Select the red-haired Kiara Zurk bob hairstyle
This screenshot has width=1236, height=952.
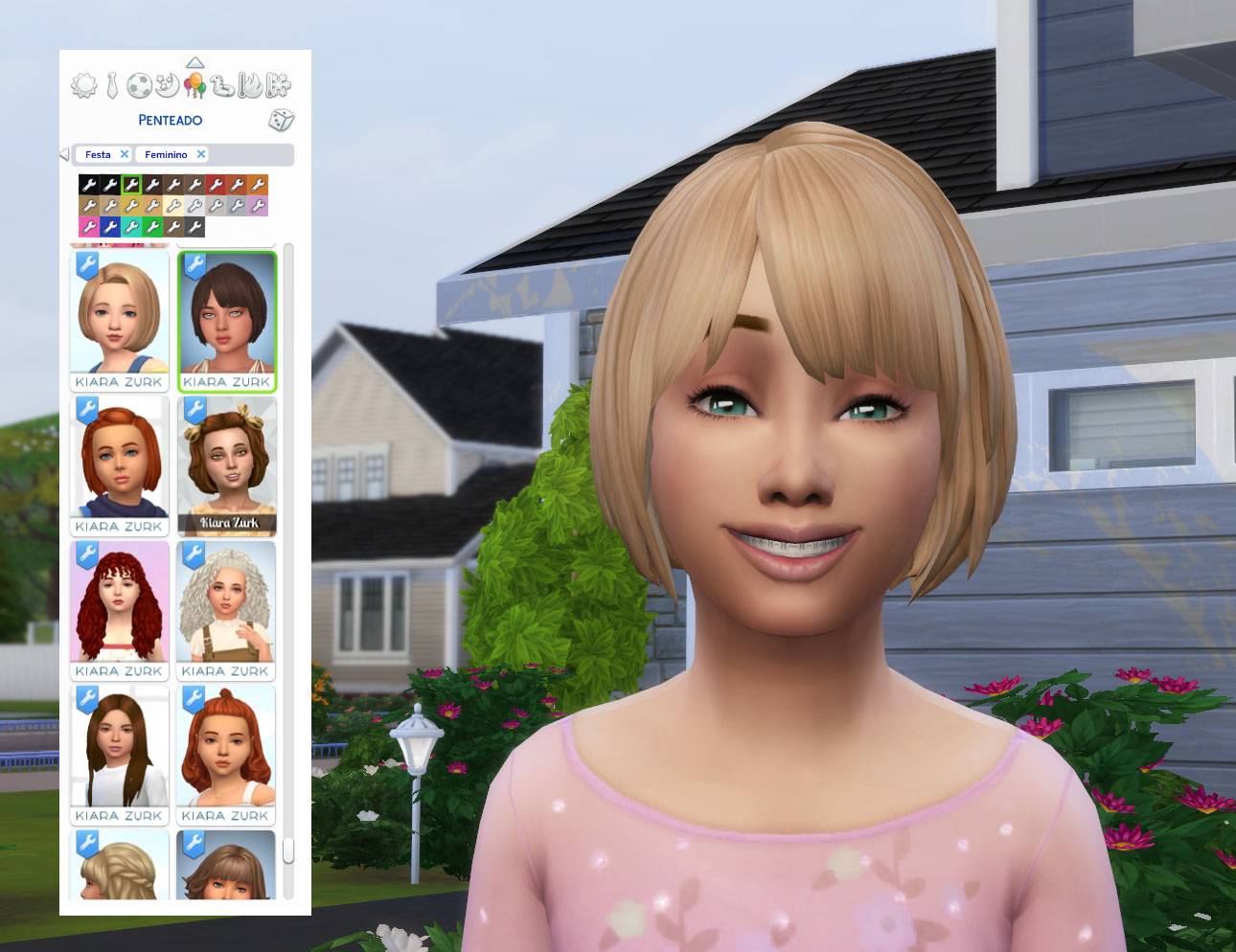(119, 460)
